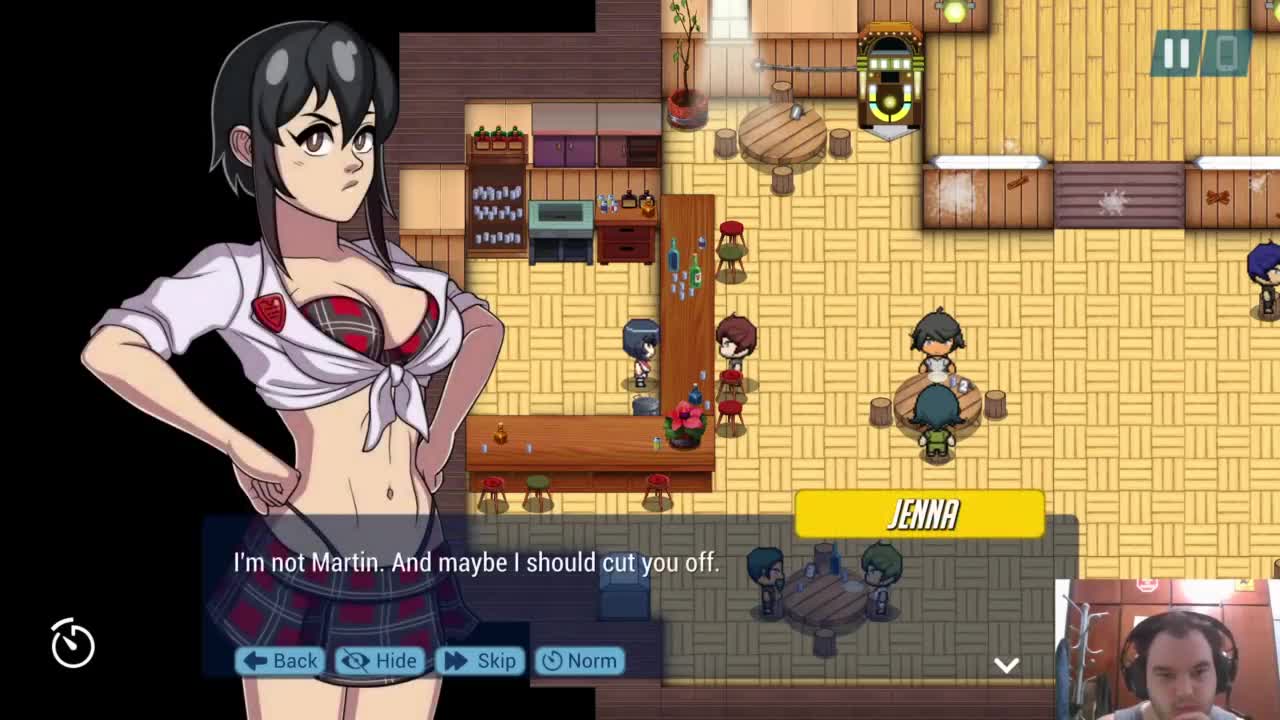The image size is (1280, 720).
Task: Change the Norm text speed setting
Action: (x=579, y=661)
